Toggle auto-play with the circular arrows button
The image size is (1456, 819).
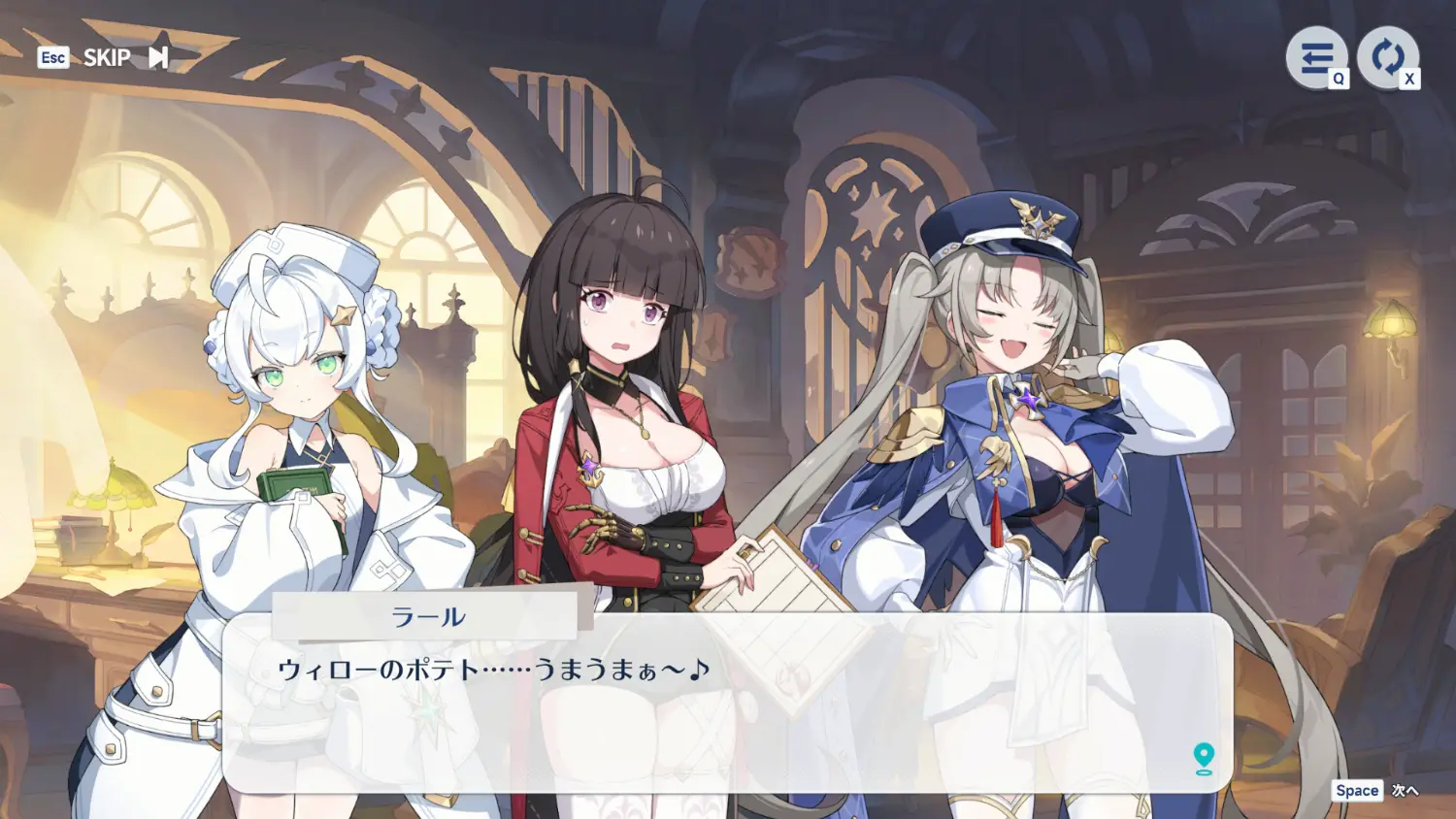coord(1387,57)
